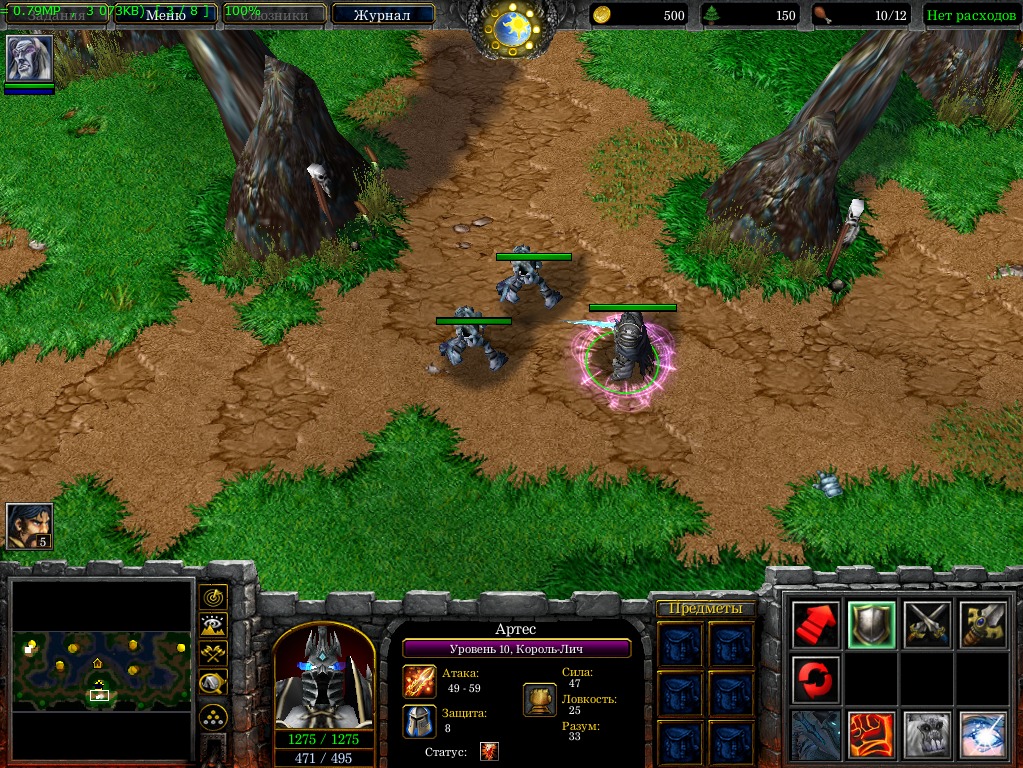Select the red arrow move command

[815, 625]
